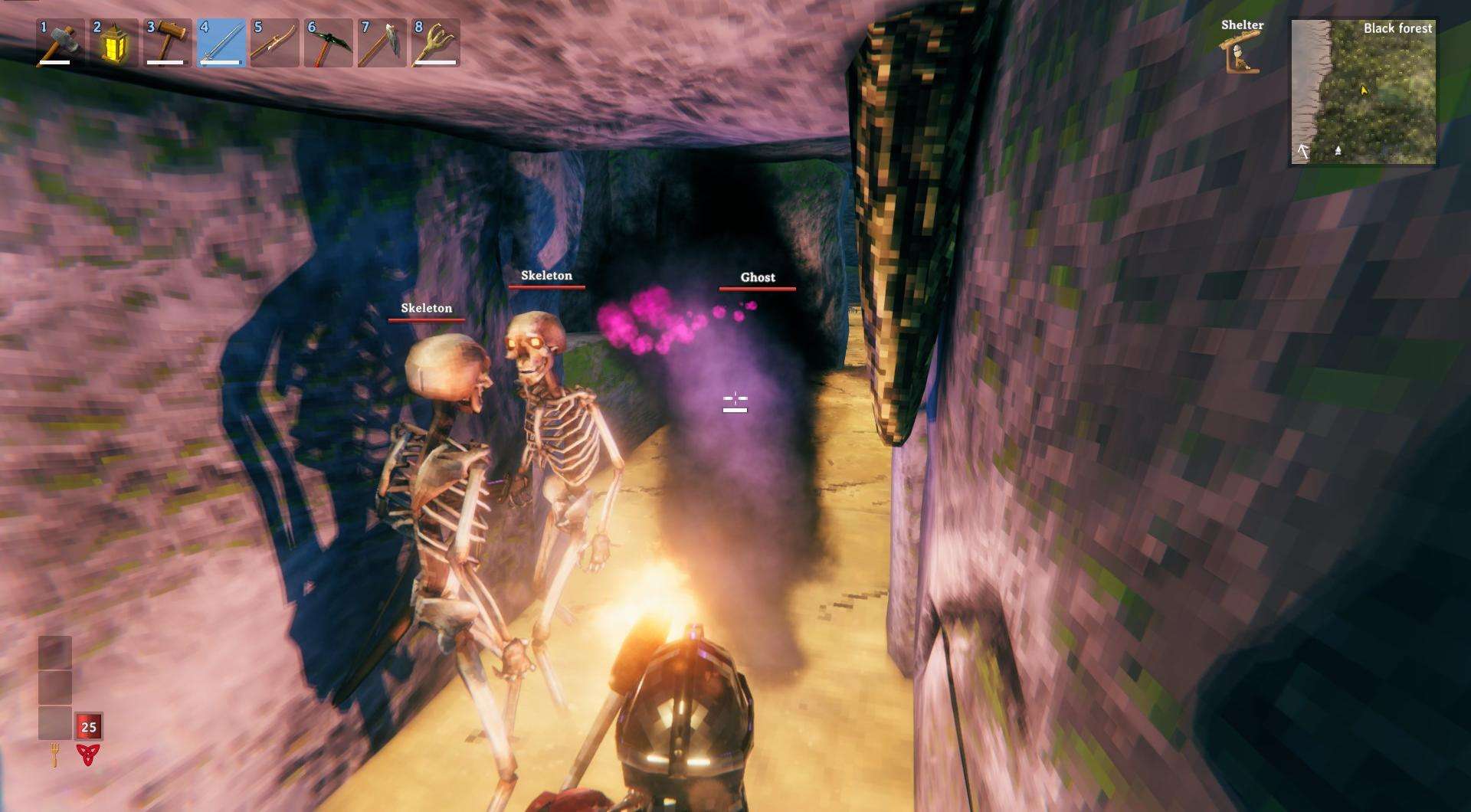The width and height of the screenshot is (1471, 812).
Task: Click the red triquetra health icon
Action: pyautogui.click(x=88, y=755)
